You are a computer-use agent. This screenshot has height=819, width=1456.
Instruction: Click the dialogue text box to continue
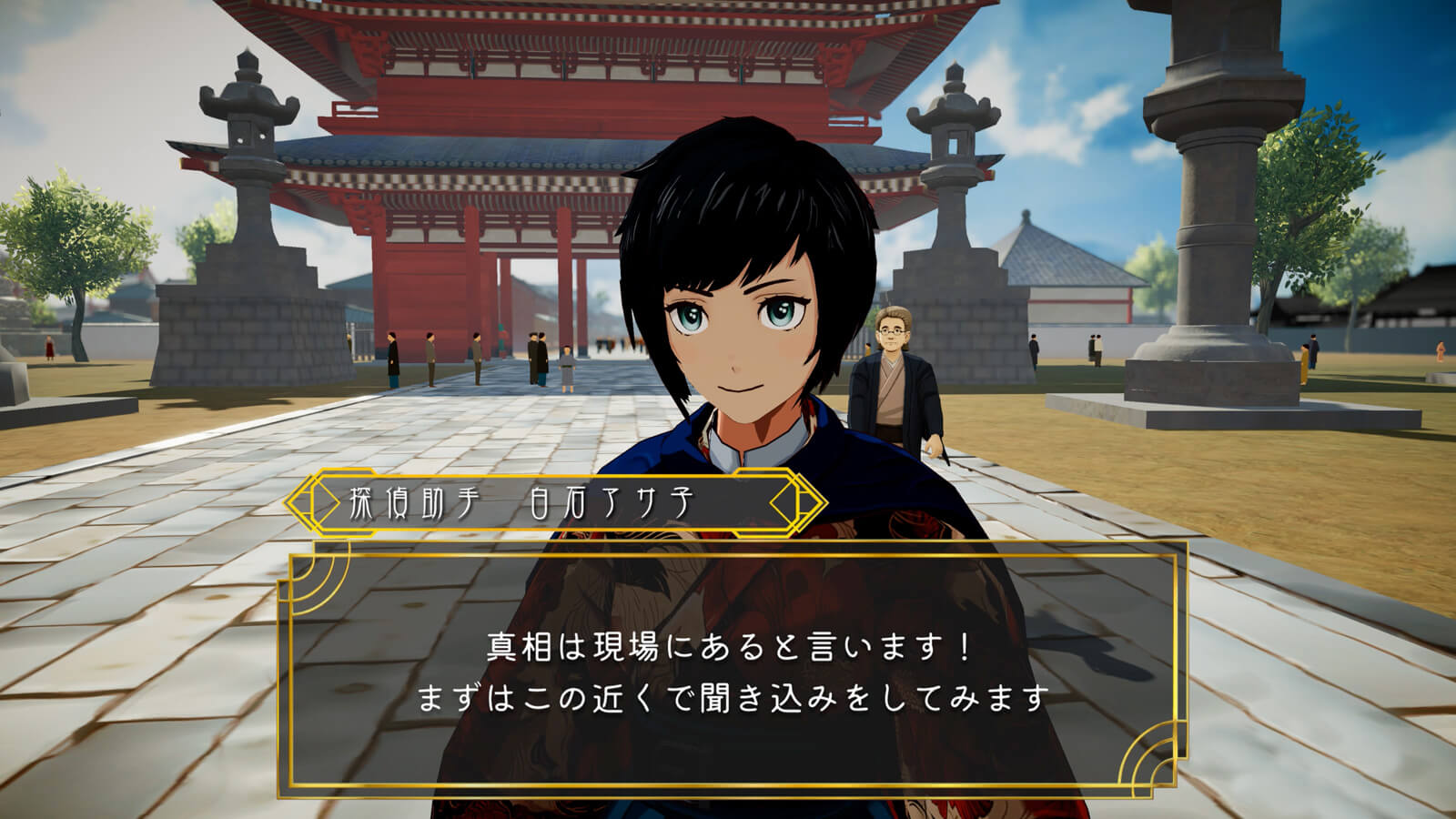point(733,672)
